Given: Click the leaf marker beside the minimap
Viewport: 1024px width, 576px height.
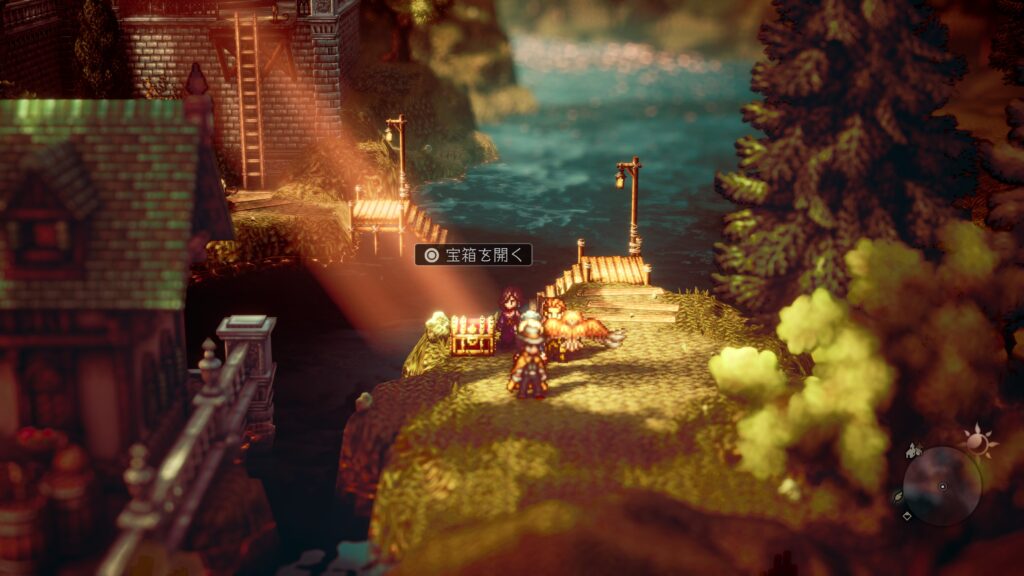Looking at the screenshot, I should 898,496.
